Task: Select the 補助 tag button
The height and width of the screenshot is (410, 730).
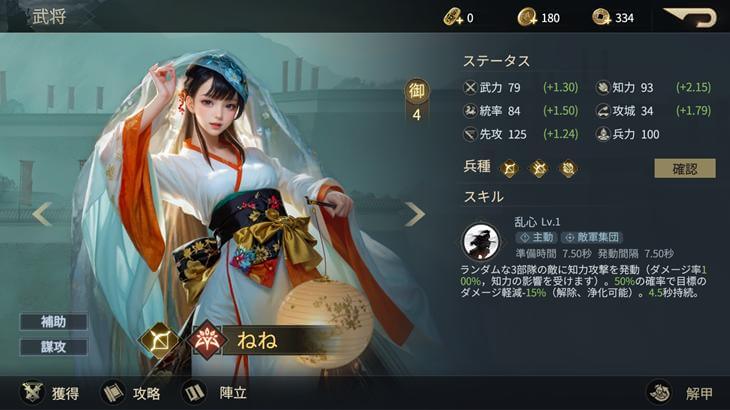Action: coord(53,322)
